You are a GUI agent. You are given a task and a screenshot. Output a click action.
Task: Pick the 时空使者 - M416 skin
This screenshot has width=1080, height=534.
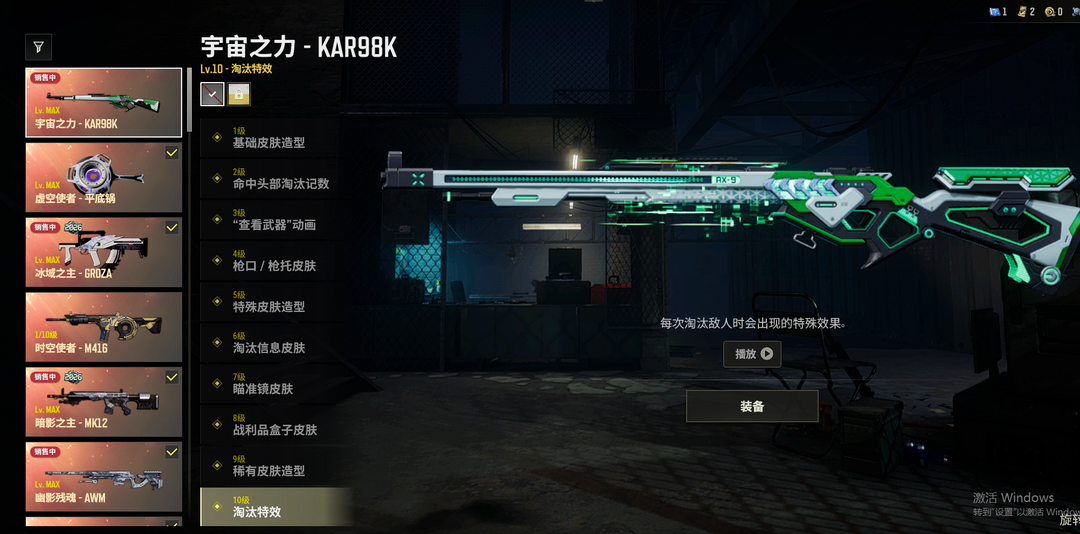point(104,326)
